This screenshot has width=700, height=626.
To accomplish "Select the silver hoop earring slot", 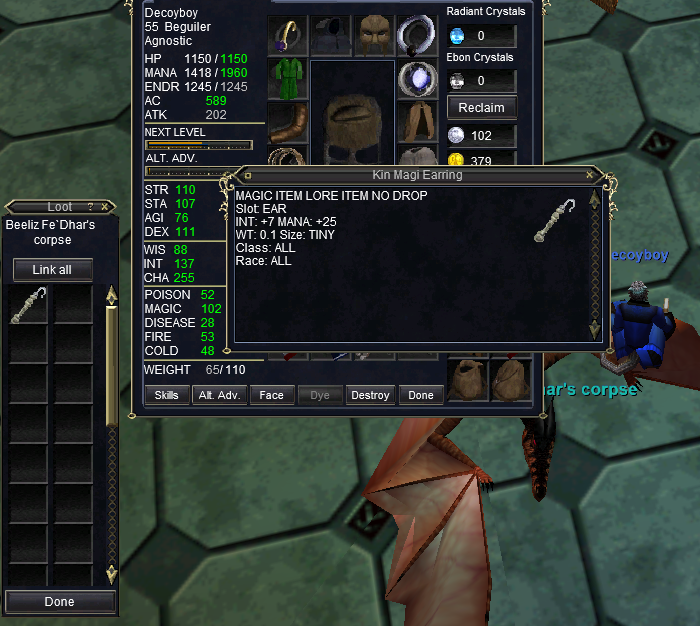I will point(417,35).
